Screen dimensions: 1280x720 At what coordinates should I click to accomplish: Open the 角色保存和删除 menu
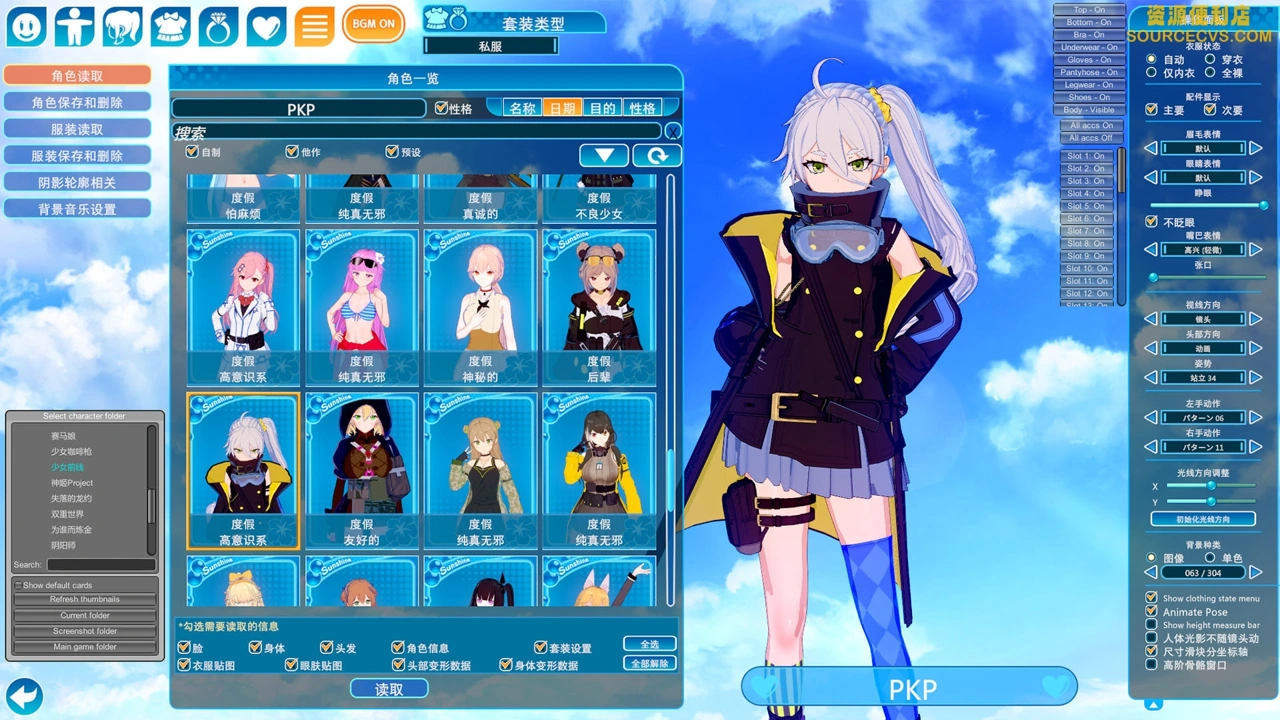pyautogui.click(x=77, y=103)
